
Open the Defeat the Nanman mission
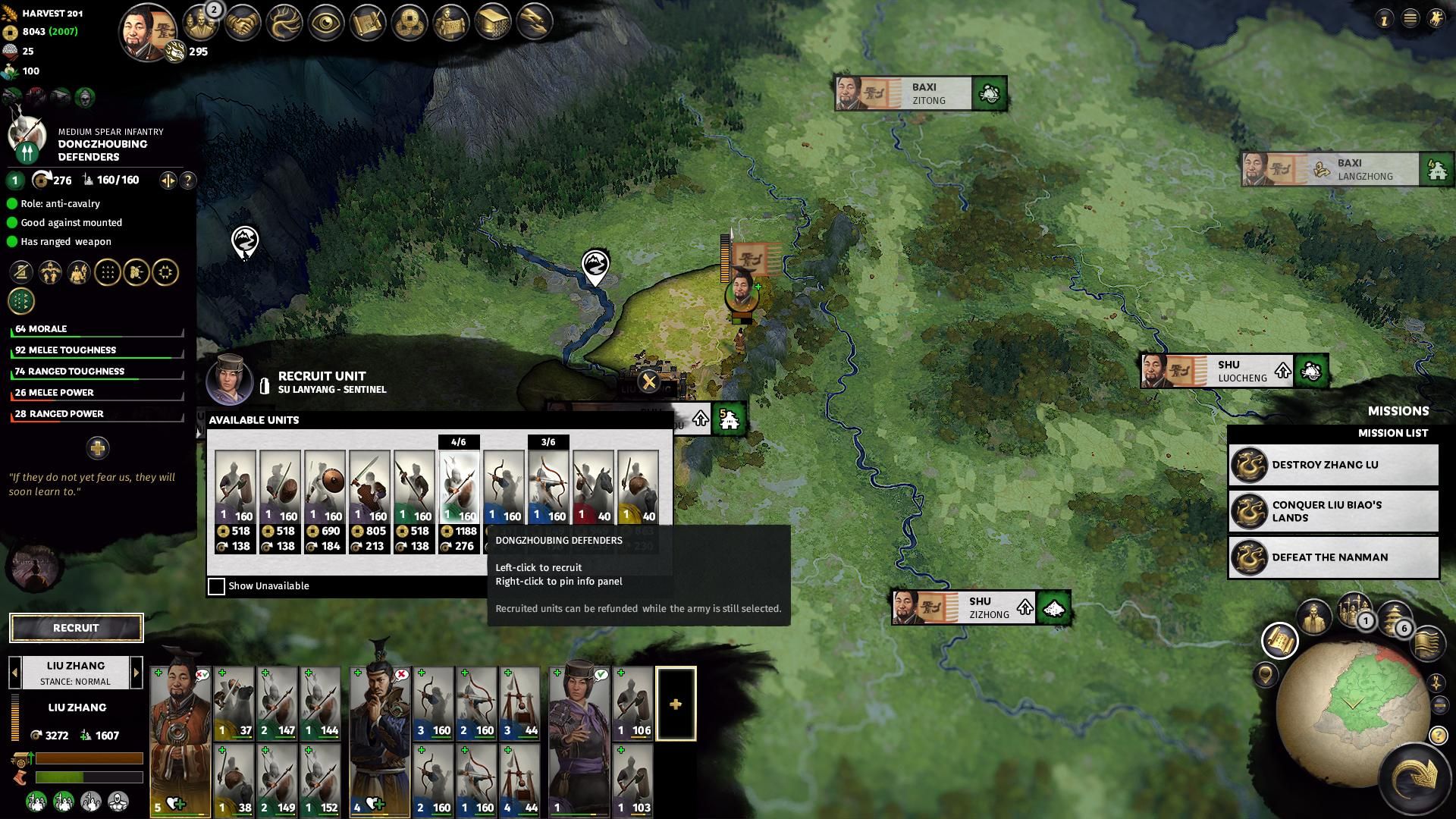(x=1333, y=557)
